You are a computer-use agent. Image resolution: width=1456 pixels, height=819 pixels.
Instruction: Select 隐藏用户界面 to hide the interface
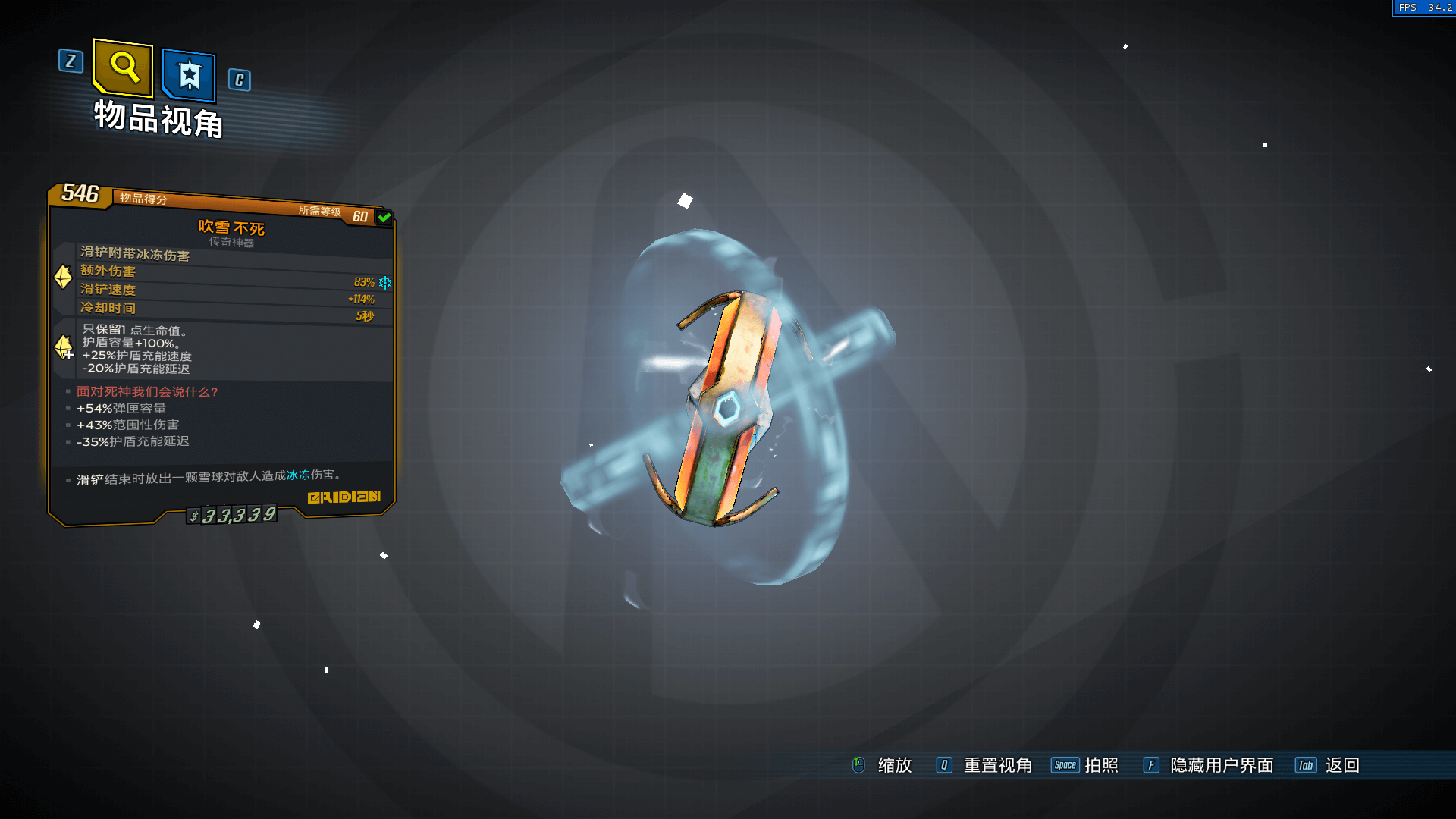(1221, 765)
